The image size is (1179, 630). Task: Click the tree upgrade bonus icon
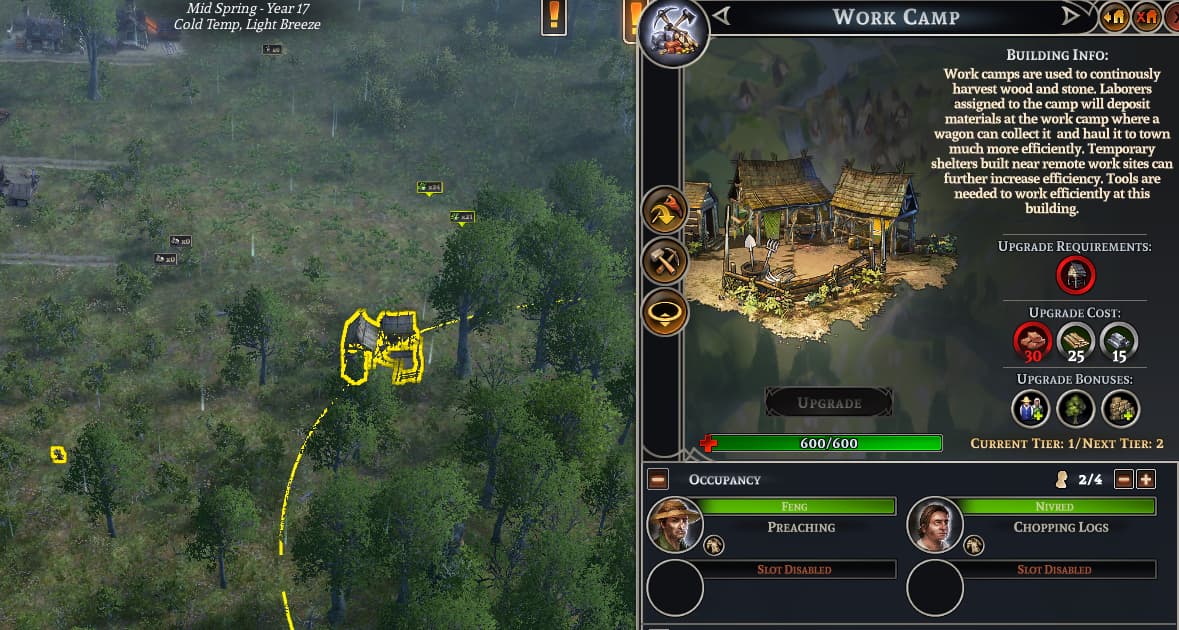pos(1076,408)
